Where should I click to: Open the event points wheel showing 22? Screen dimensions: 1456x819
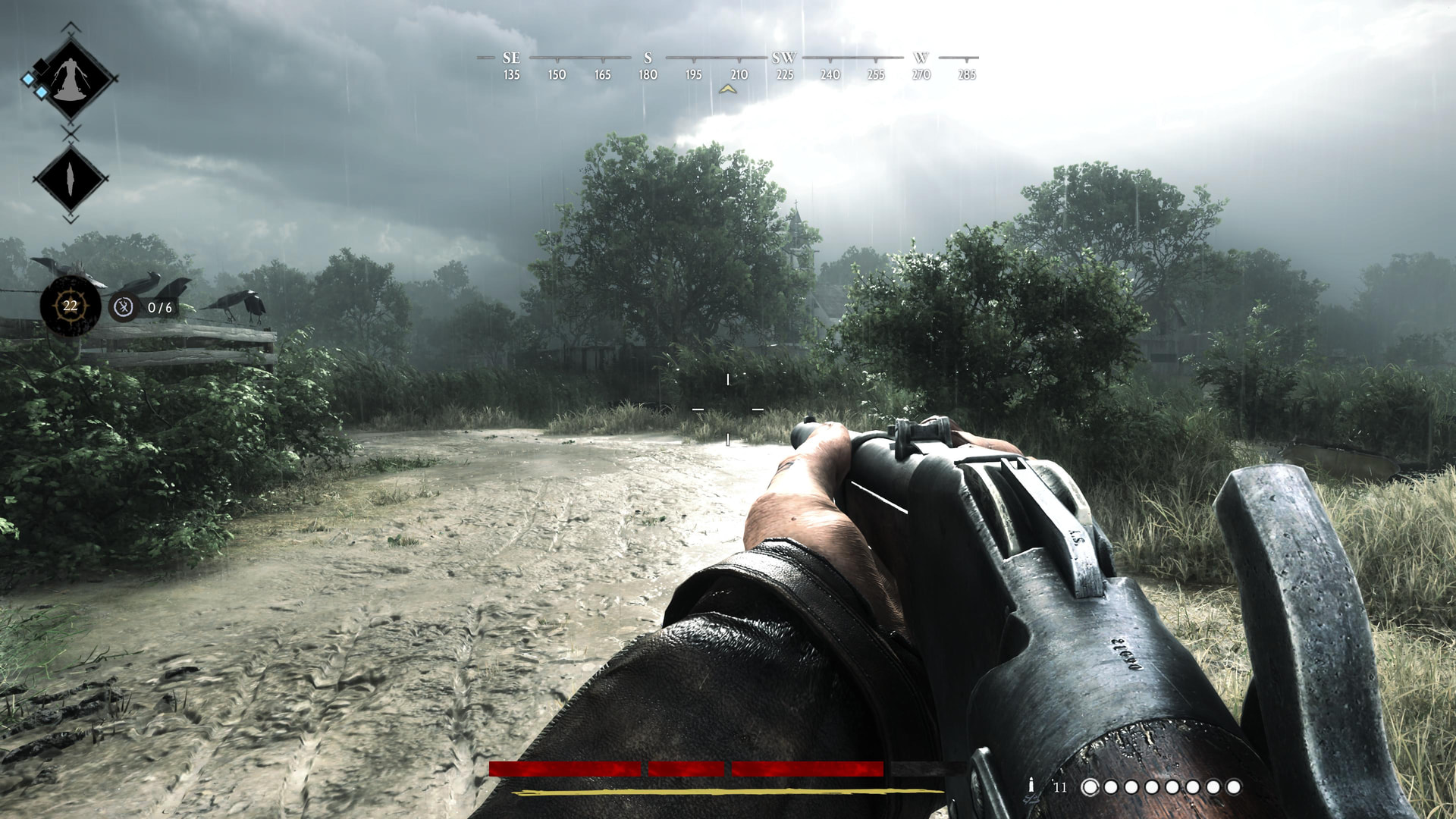click(x=70, y=306)
